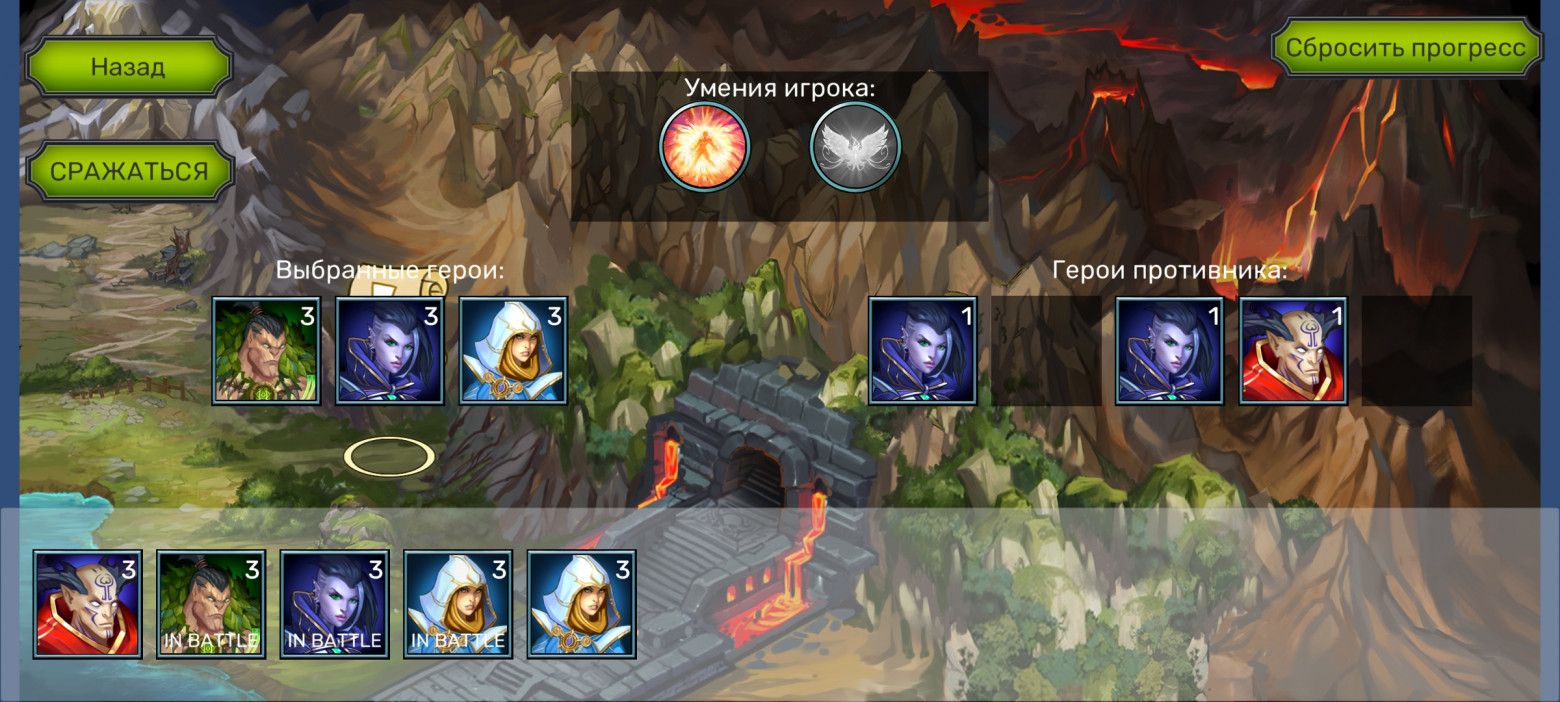Click the Сбросить прогресс button
Image resolution: width=1560 pixels, height=702 pixels.
[1405, 48]
